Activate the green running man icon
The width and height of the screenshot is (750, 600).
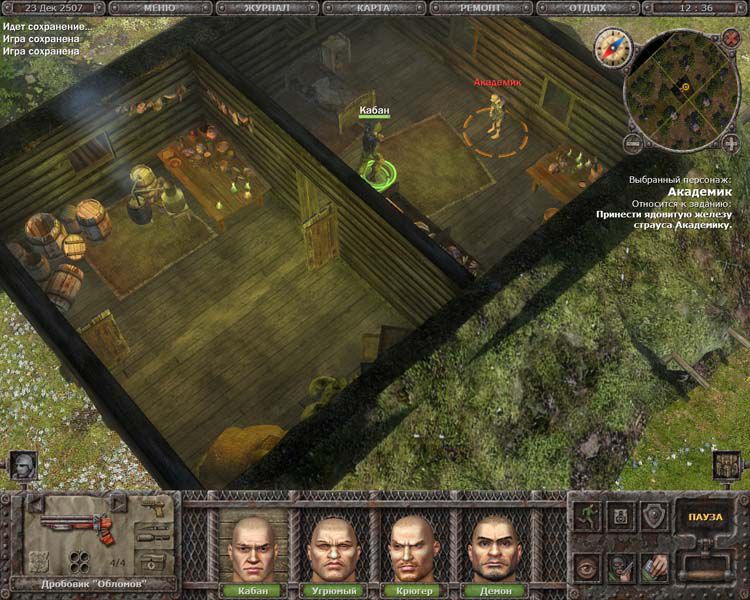click(x=588, y=515)
